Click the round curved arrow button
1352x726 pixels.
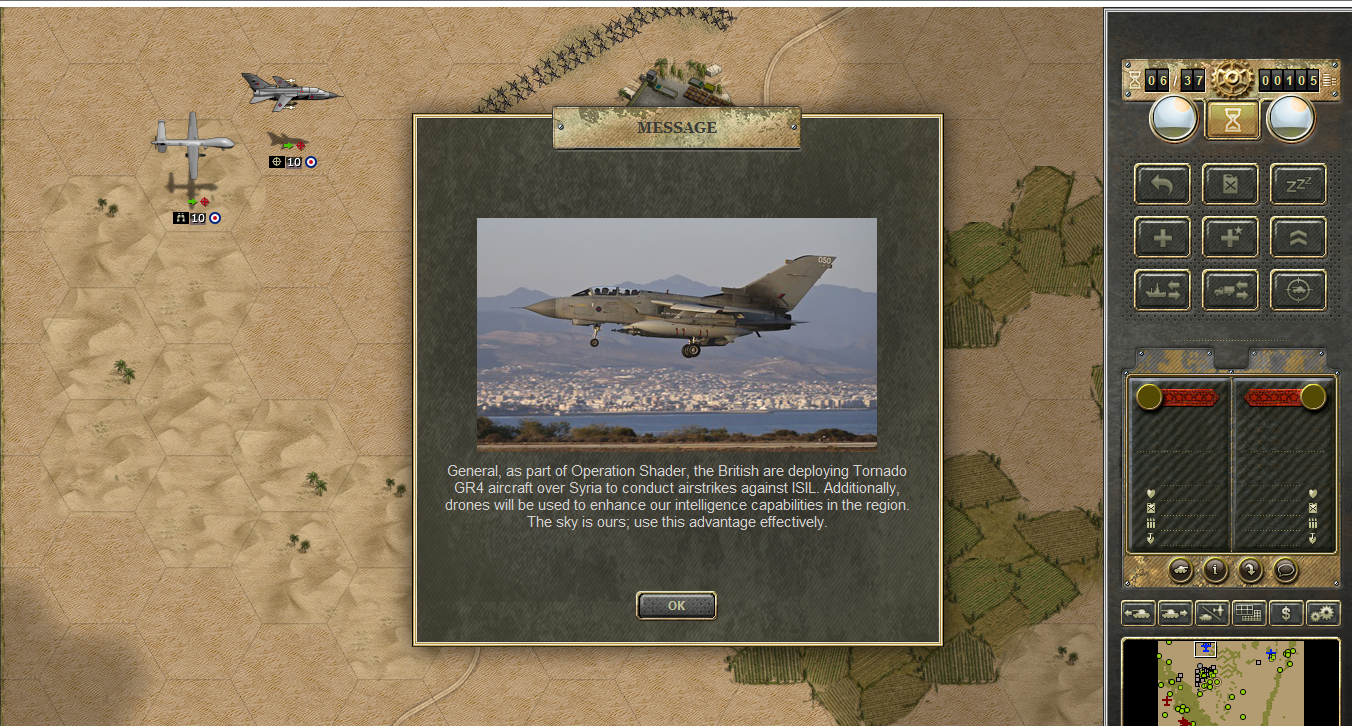point(1250,570)
